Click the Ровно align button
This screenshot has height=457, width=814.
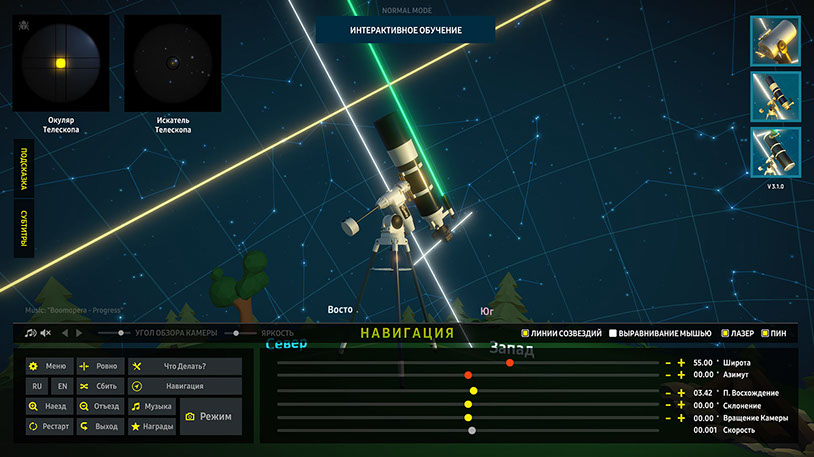99,366
